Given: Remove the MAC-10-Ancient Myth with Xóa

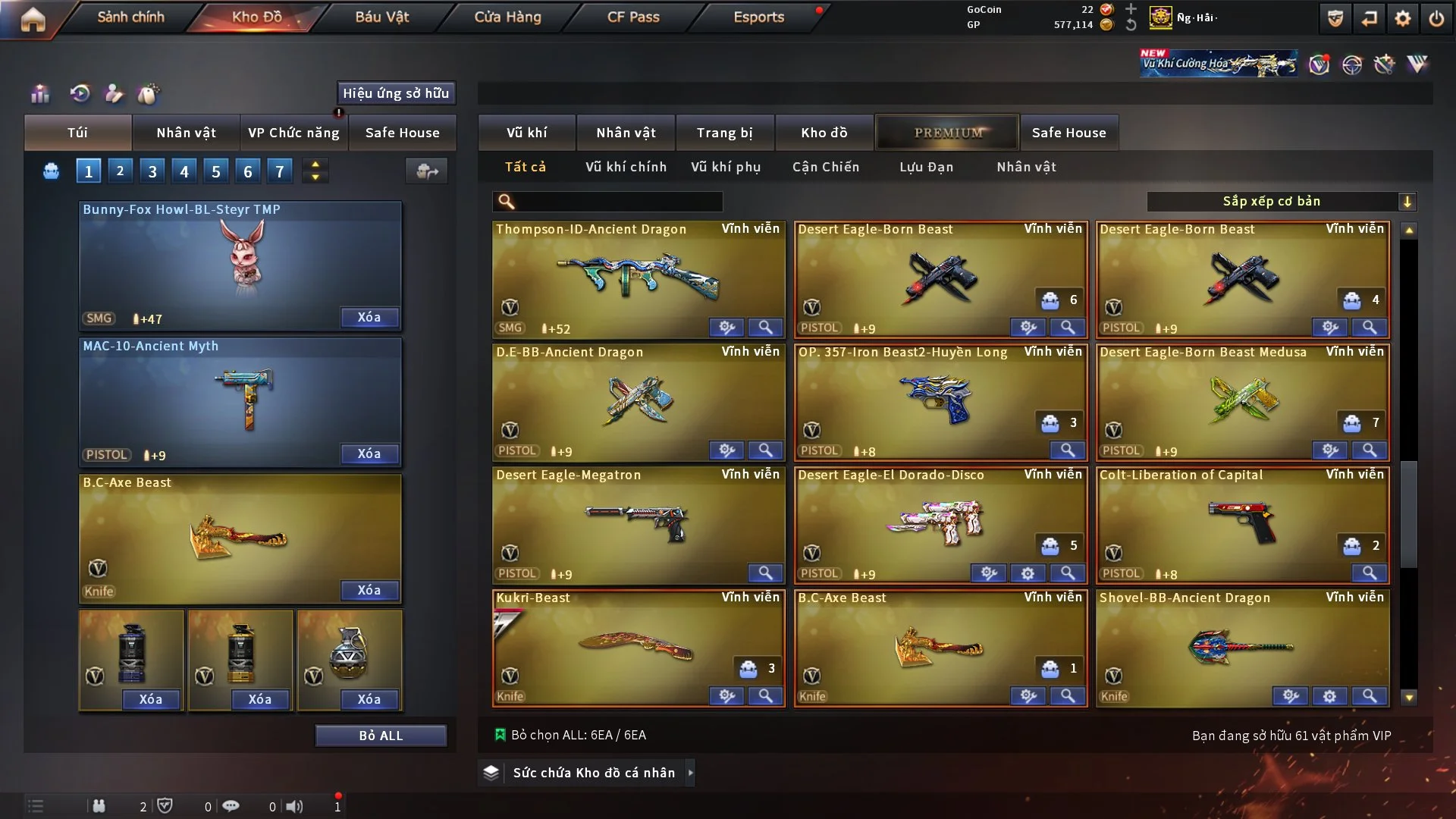Looking at the screenshot, I should (x=369, y=453).
